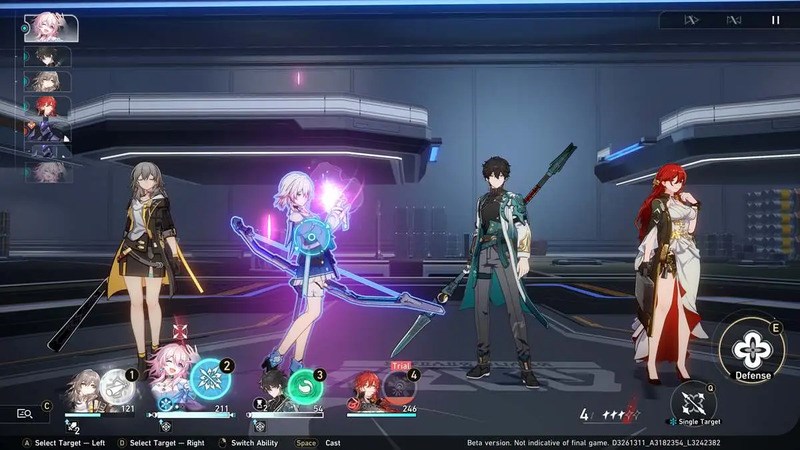This screenshot has height=450, width=800.
Task: Activate the dark-haired character's green ultimate, numbered 3
Action: click(306, 386)
